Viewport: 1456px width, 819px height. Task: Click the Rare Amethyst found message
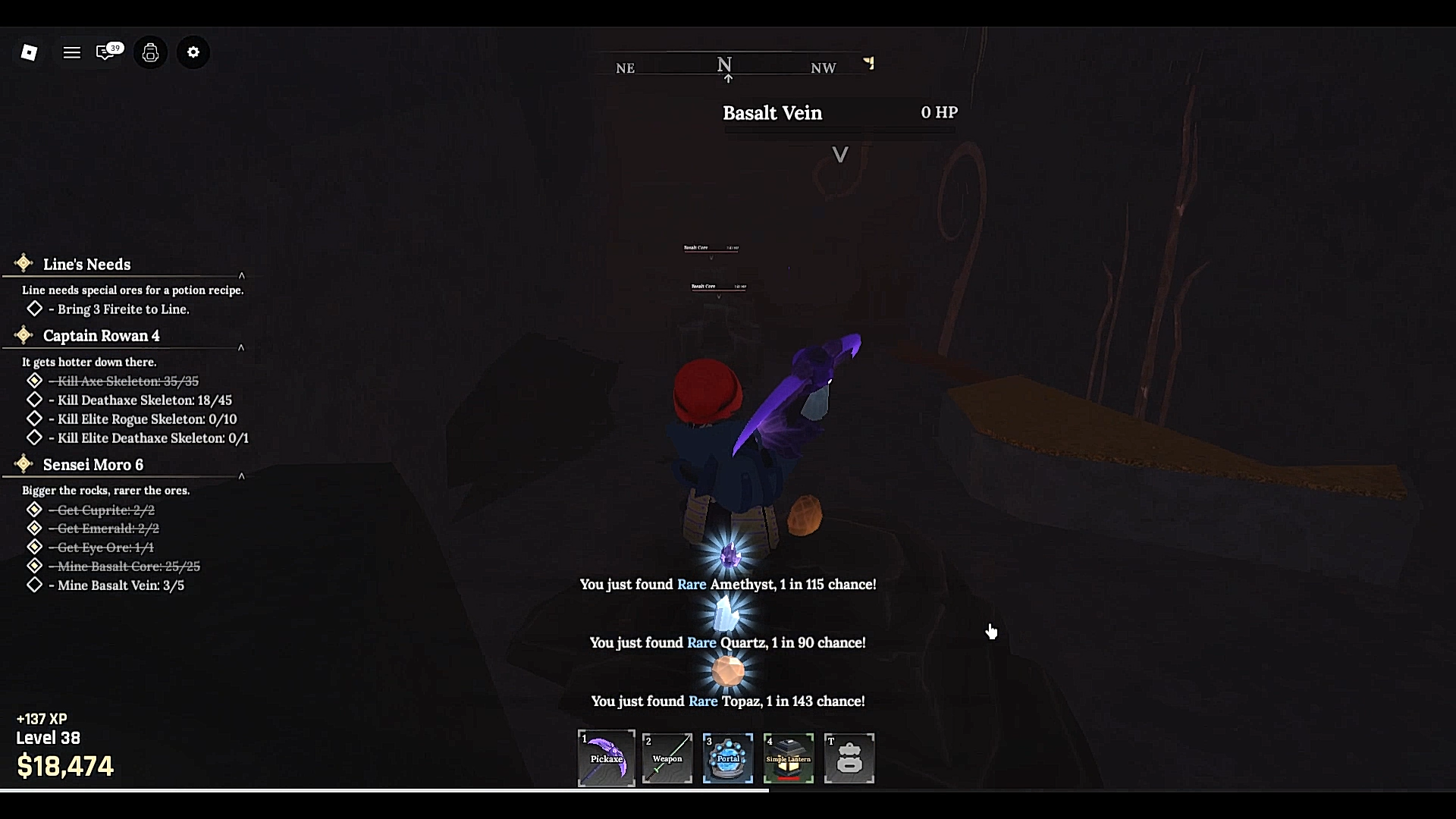pyautogui.click(x=727, y=584)
